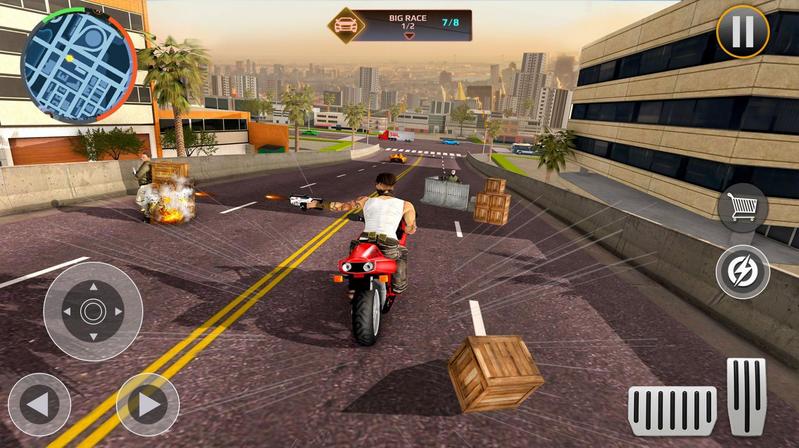Step on the tall gas pedal

(x=746, y=396)
